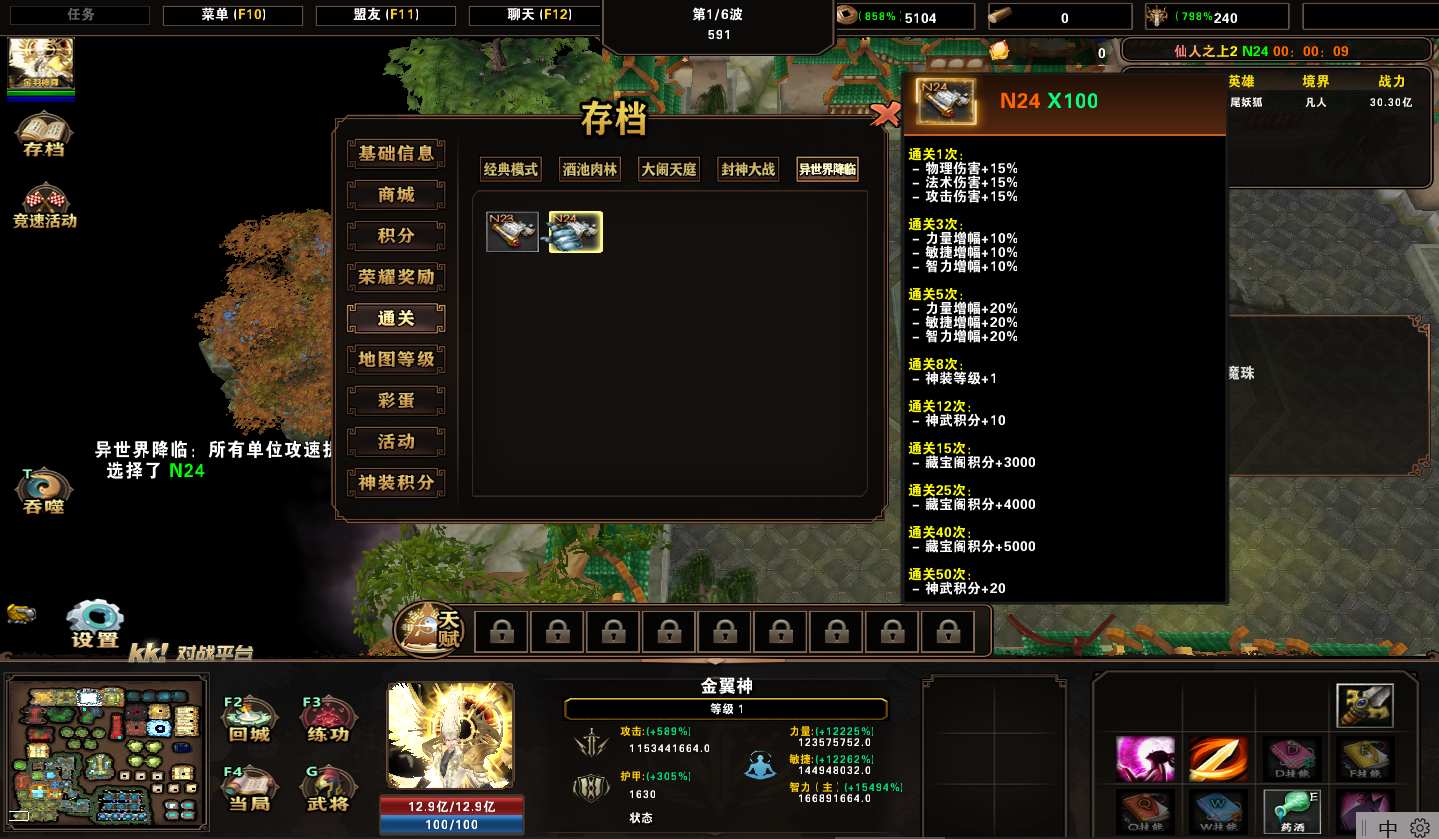Switch to the 彩蛋 section
Image resolution: width=1439 pixels, height=839 pixels.
[x=396, y=400]
